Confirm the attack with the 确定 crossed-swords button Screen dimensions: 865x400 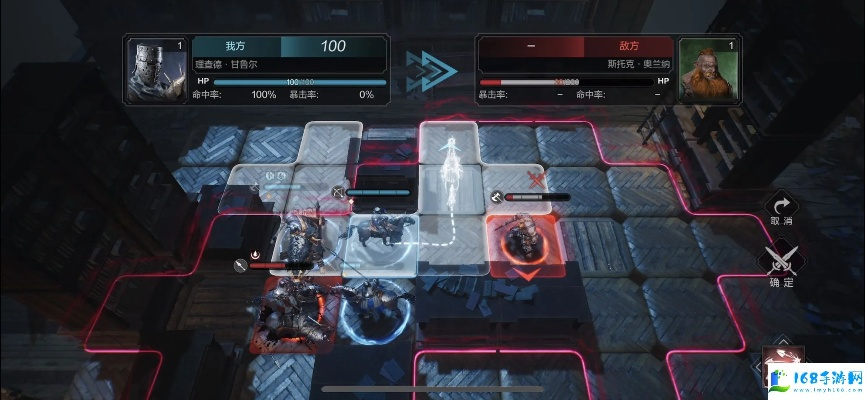point(780,264)
